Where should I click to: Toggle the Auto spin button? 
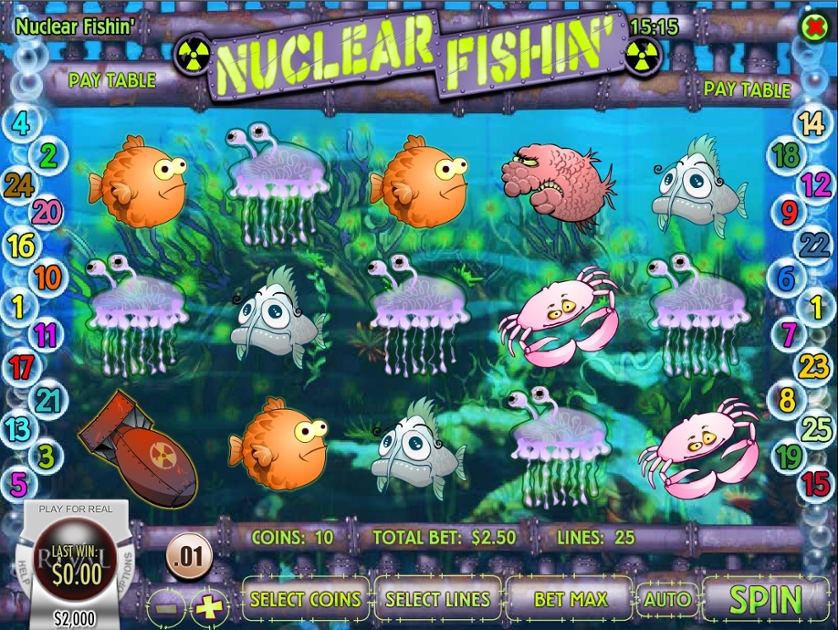[667, 600]
